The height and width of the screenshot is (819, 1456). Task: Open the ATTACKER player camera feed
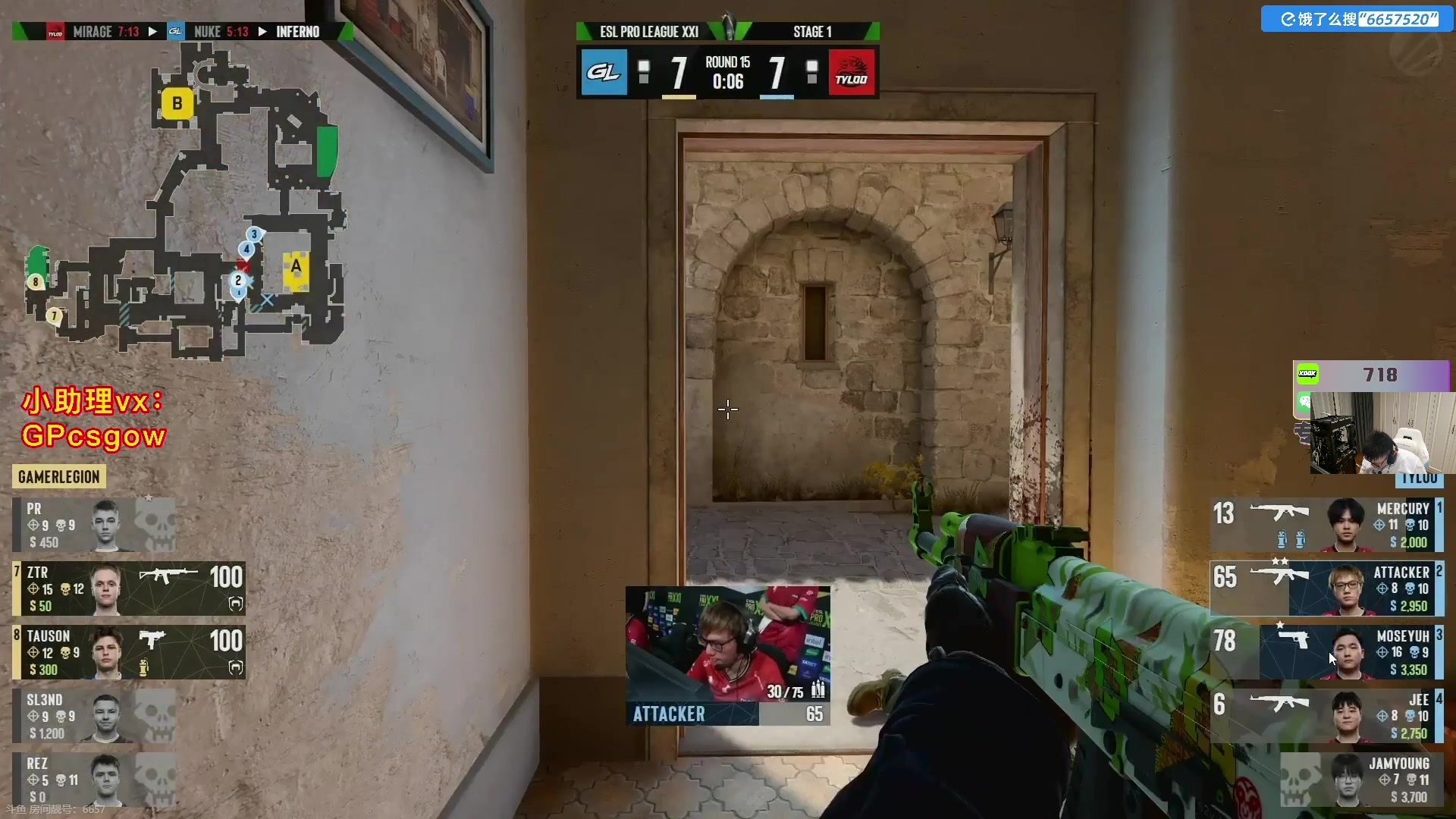(727, 643)
